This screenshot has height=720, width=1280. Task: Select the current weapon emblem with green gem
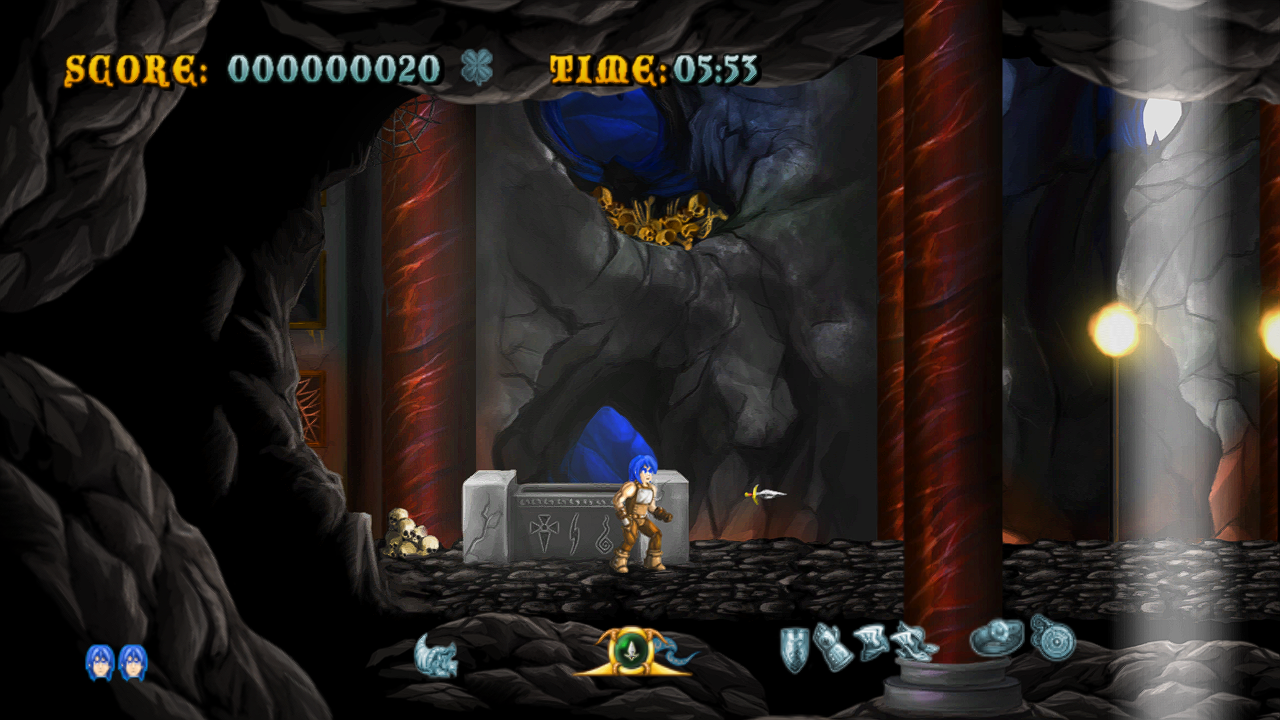(631, 651)
